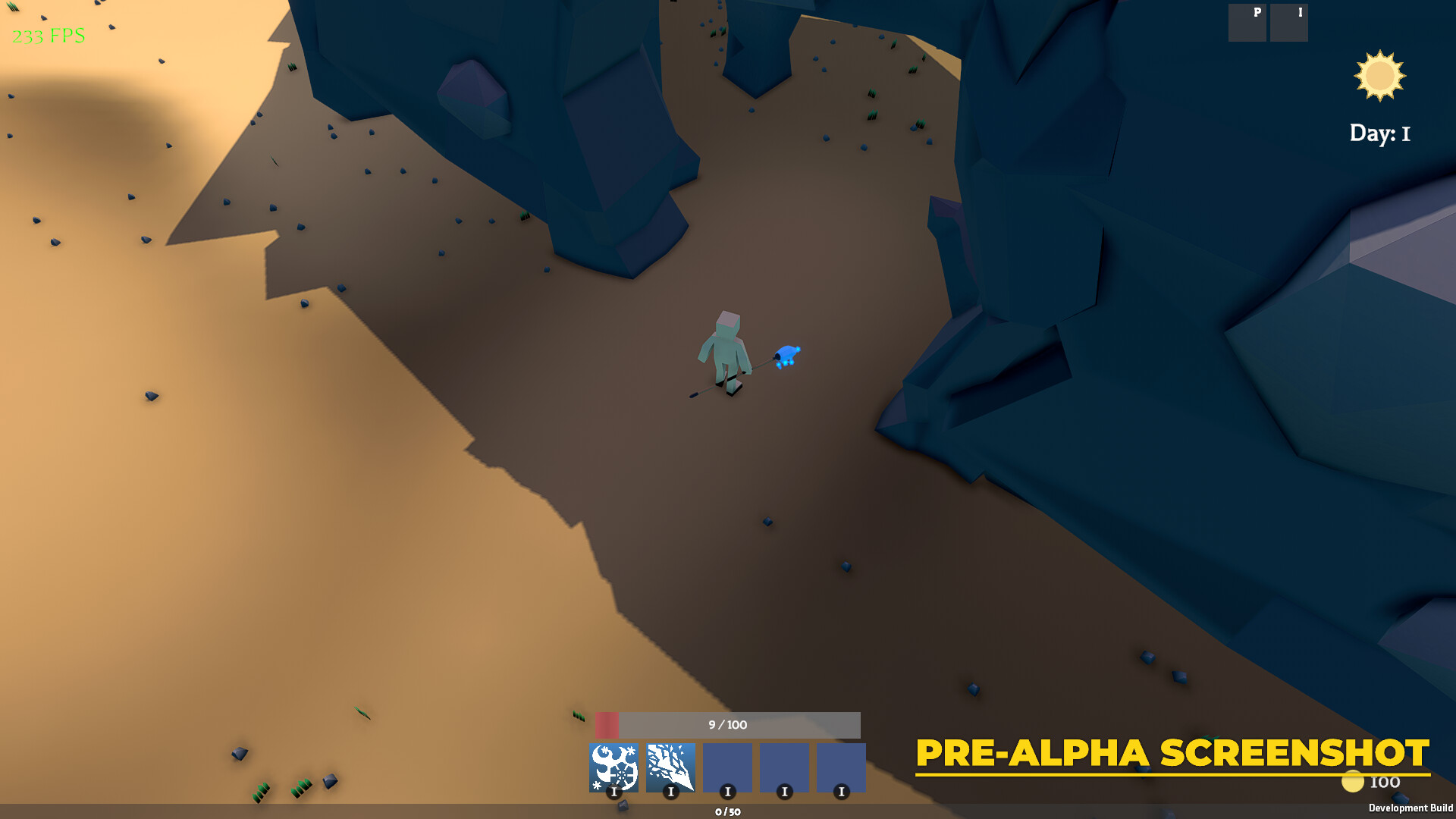Open the player panel labeled P
The width and height of the screenshot is (1456, 819).
pyautogui.click(x=1247, y=23)
